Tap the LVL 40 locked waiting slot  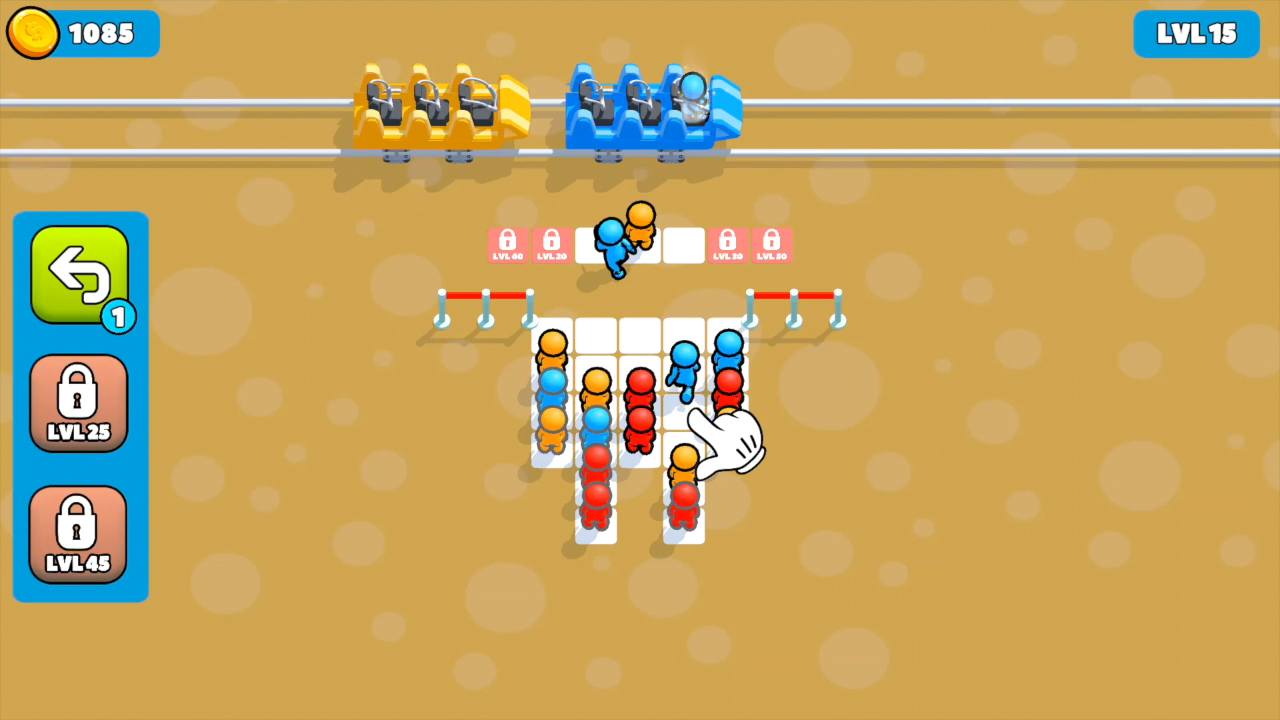507,244
